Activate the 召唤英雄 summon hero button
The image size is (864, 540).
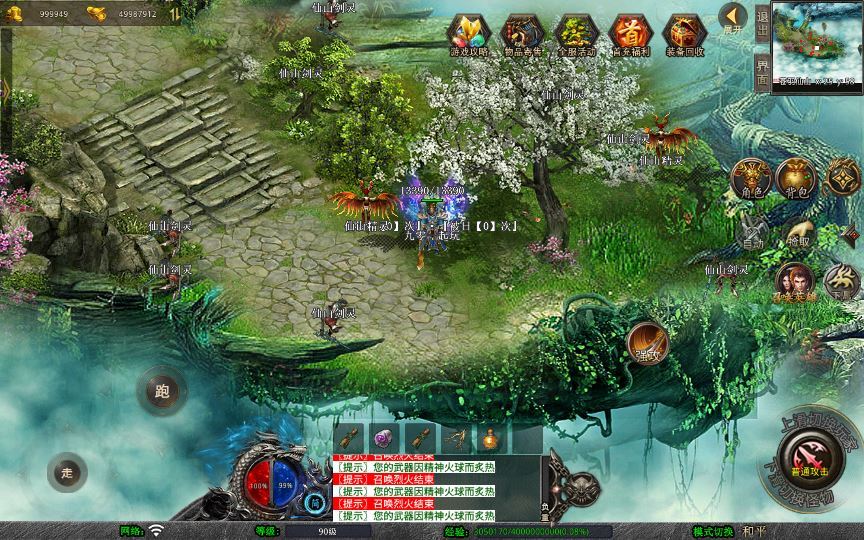[x=794, y=284]
